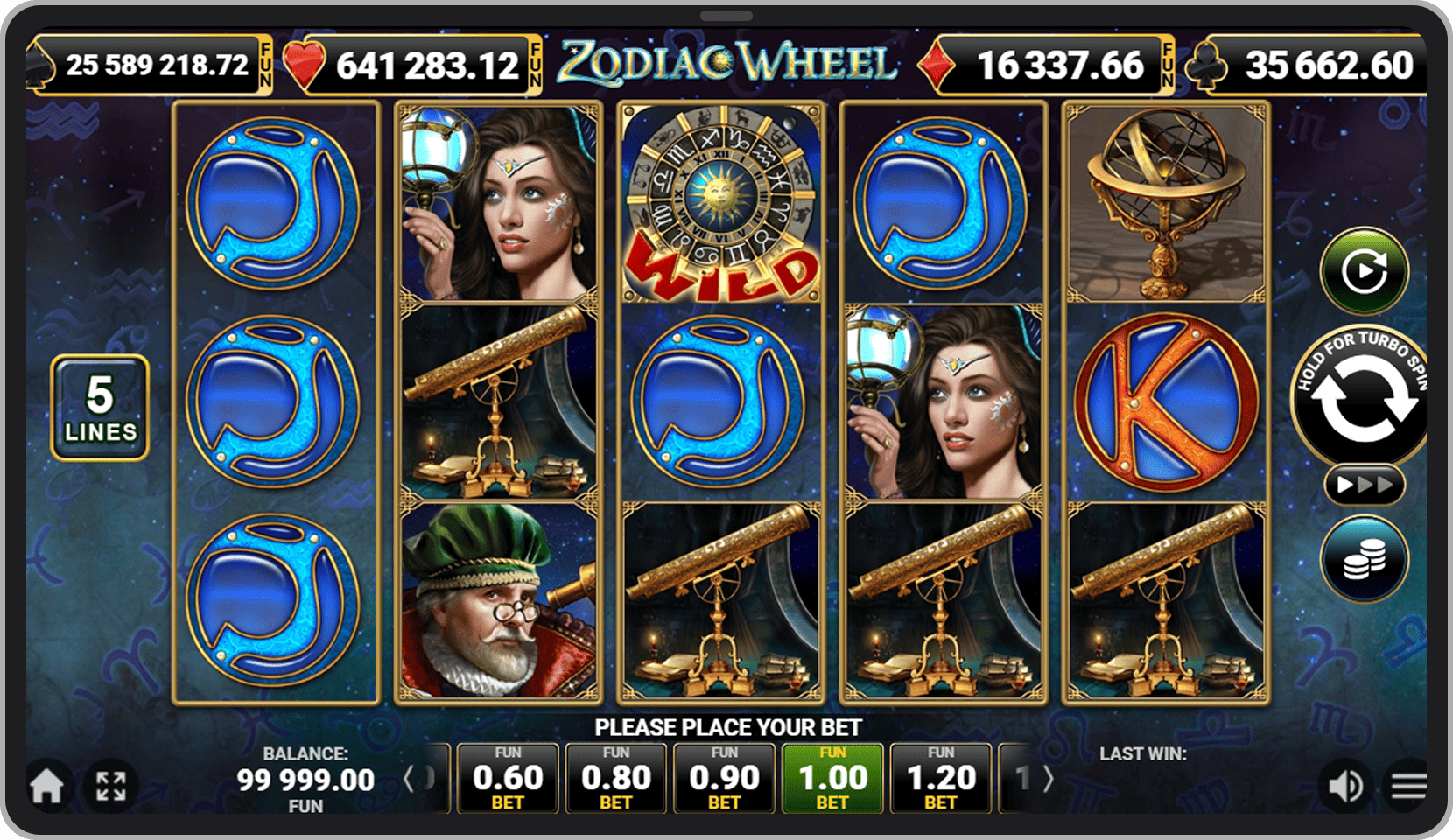
Task: Click the 5 LINES badge
Action: [100, 405]
